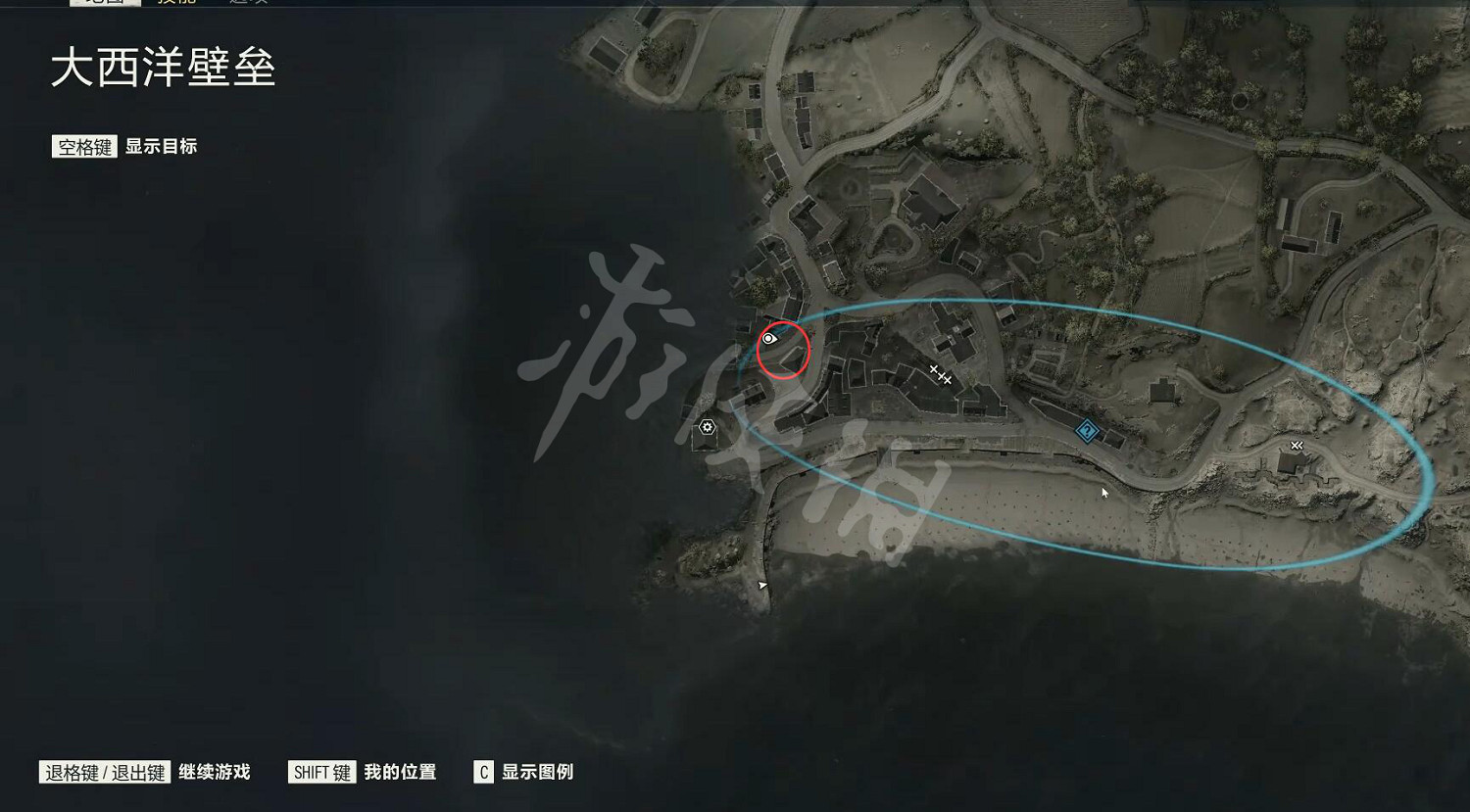
Task: Click 继续游戏 to resume the game
Action: pyautogui.click(x=214, y=772)
